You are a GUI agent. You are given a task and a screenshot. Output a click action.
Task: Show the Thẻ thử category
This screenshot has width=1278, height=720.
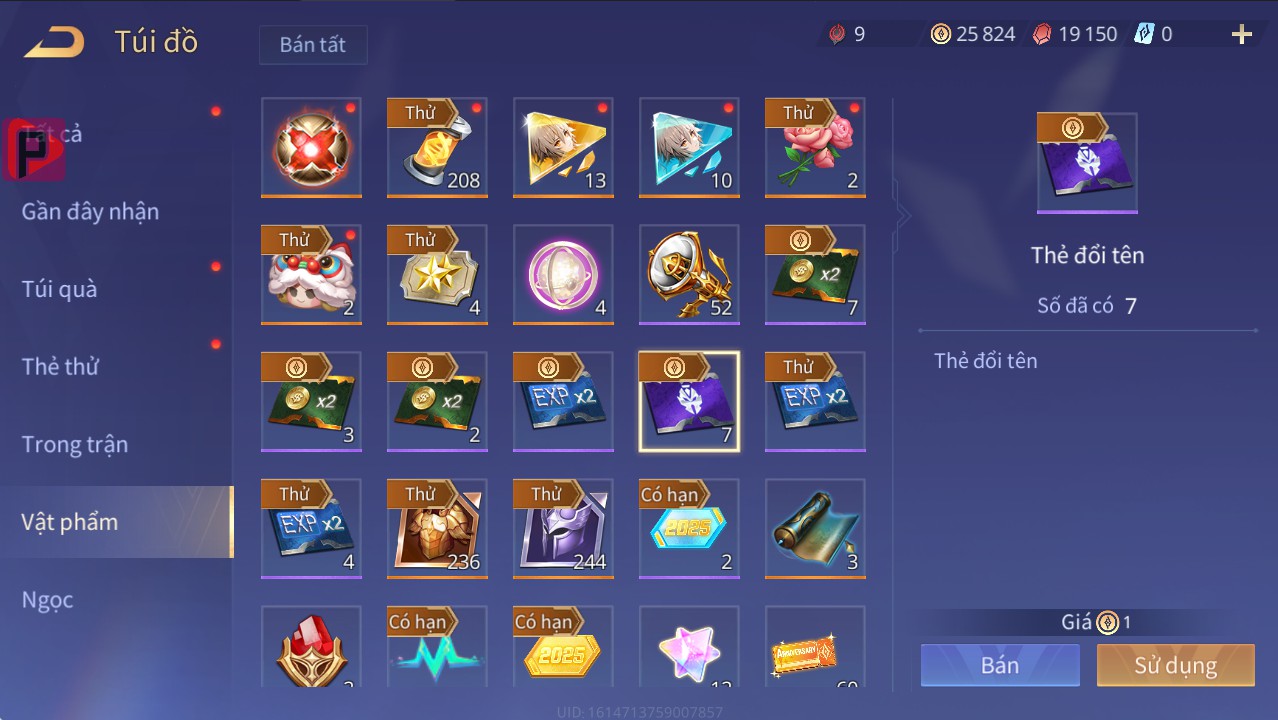pos(60,366)
